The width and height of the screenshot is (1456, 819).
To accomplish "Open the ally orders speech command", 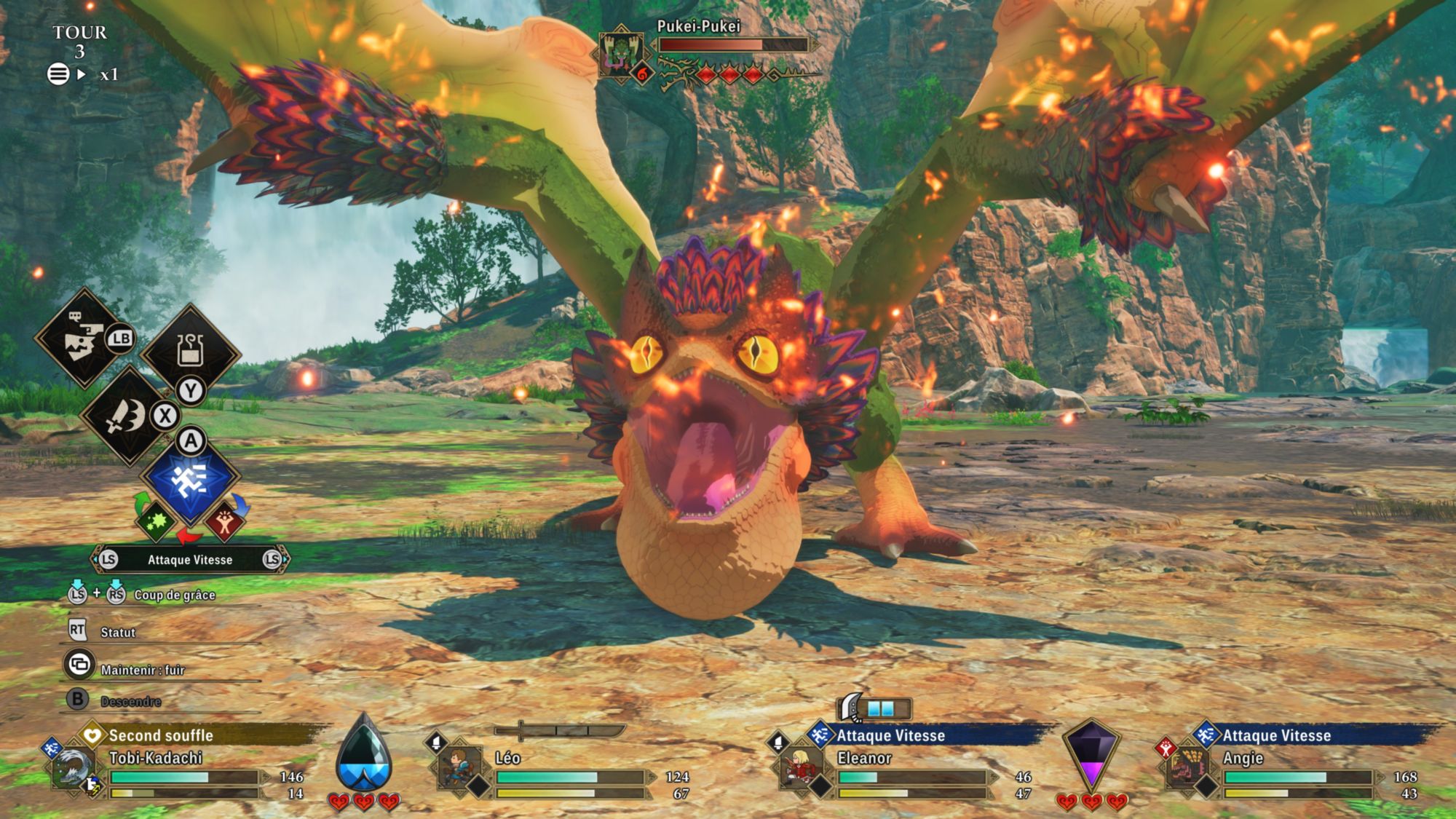I will [x=84, y=339].
